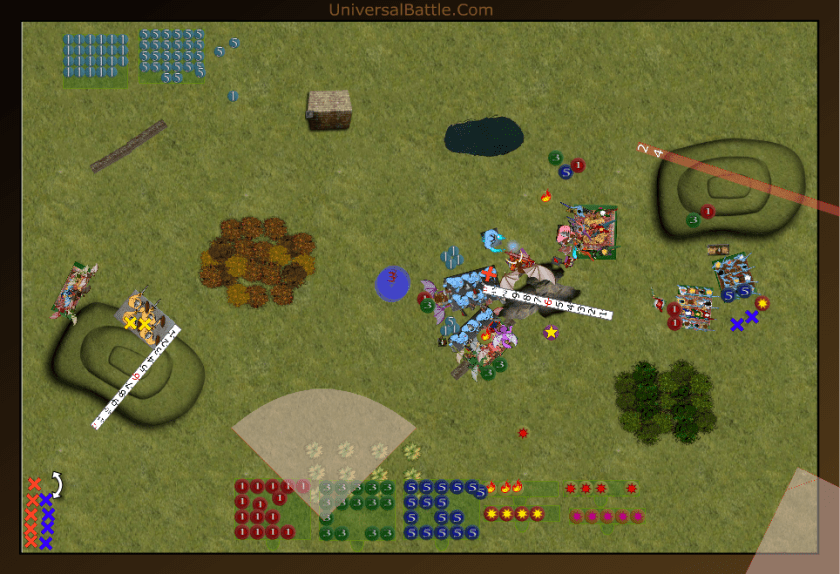Viewport: 840px width, 574px height.
Task: Click the UniversalBattle.Com title
Action: [410, 10]
